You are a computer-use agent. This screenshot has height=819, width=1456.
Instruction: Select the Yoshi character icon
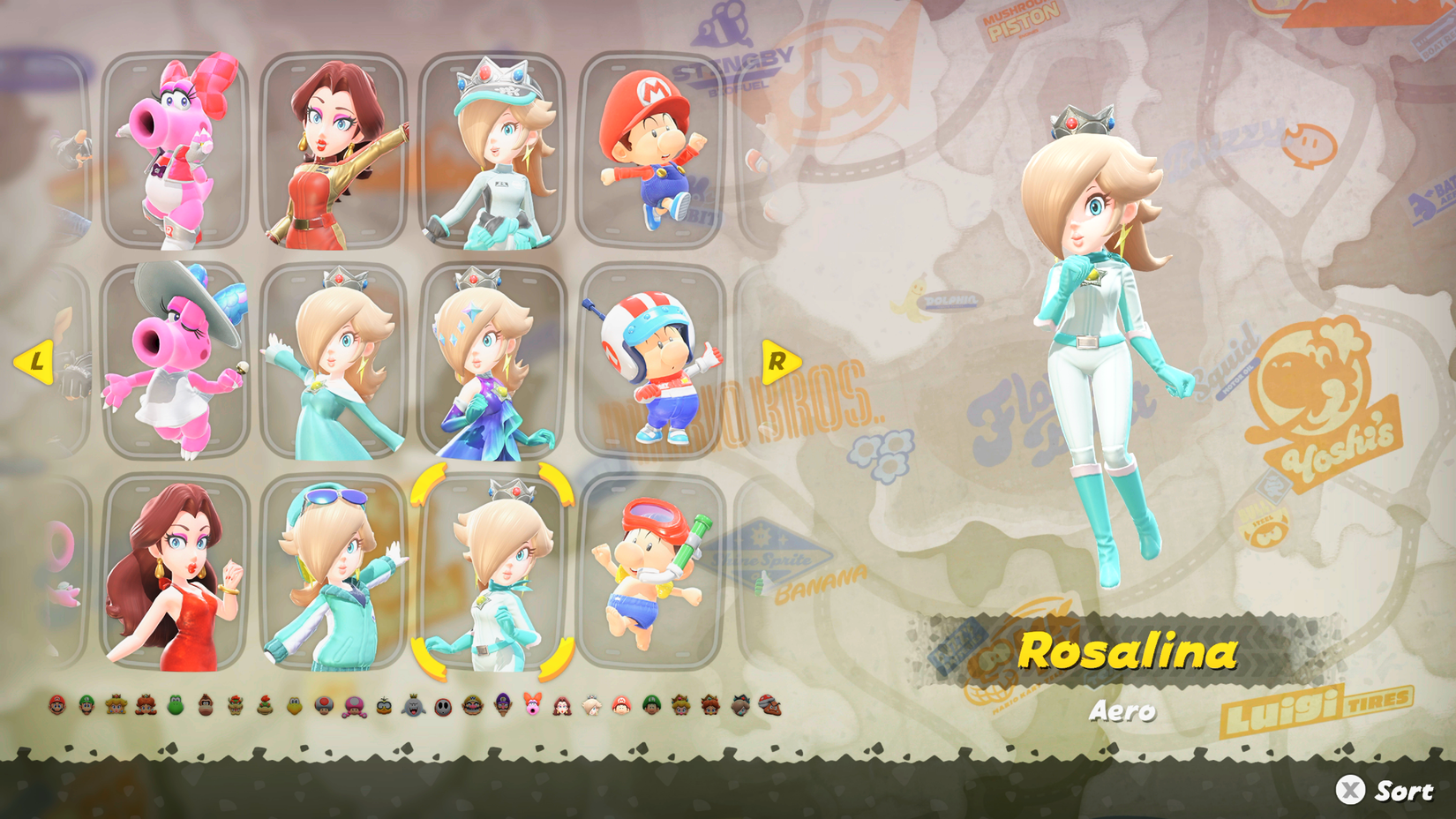tap(174, 706)
